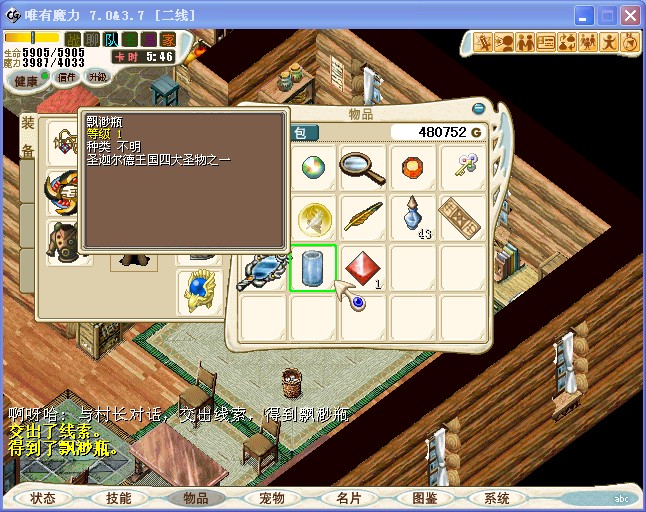Screen dimensions: 646x512
Task: Open the 技能 skills menu
Action: [119, 497]
